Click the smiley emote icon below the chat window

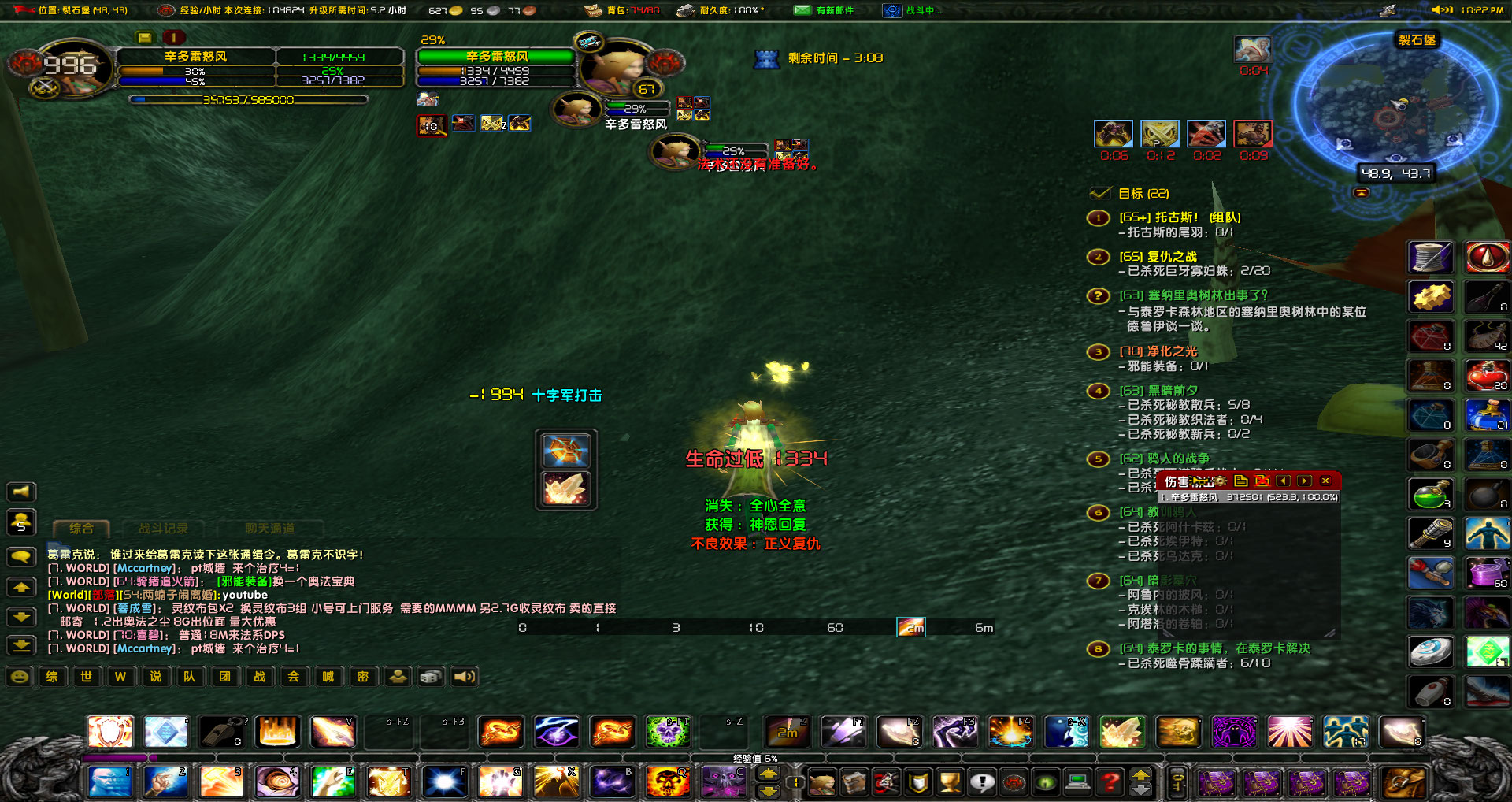(x=19, y=676)
